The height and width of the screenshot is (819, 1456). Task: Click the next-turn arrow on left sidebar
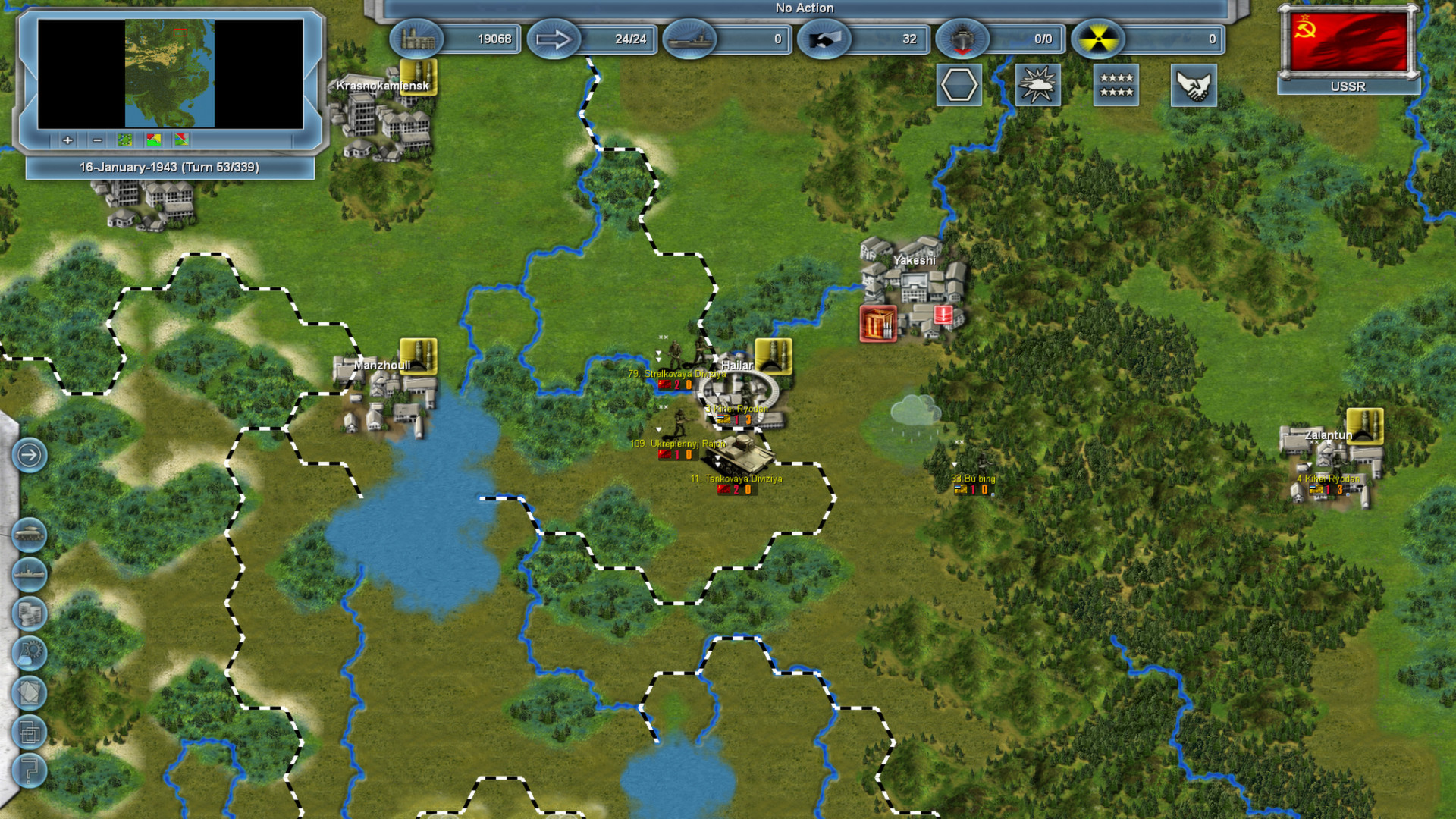[x=29, y=456]
